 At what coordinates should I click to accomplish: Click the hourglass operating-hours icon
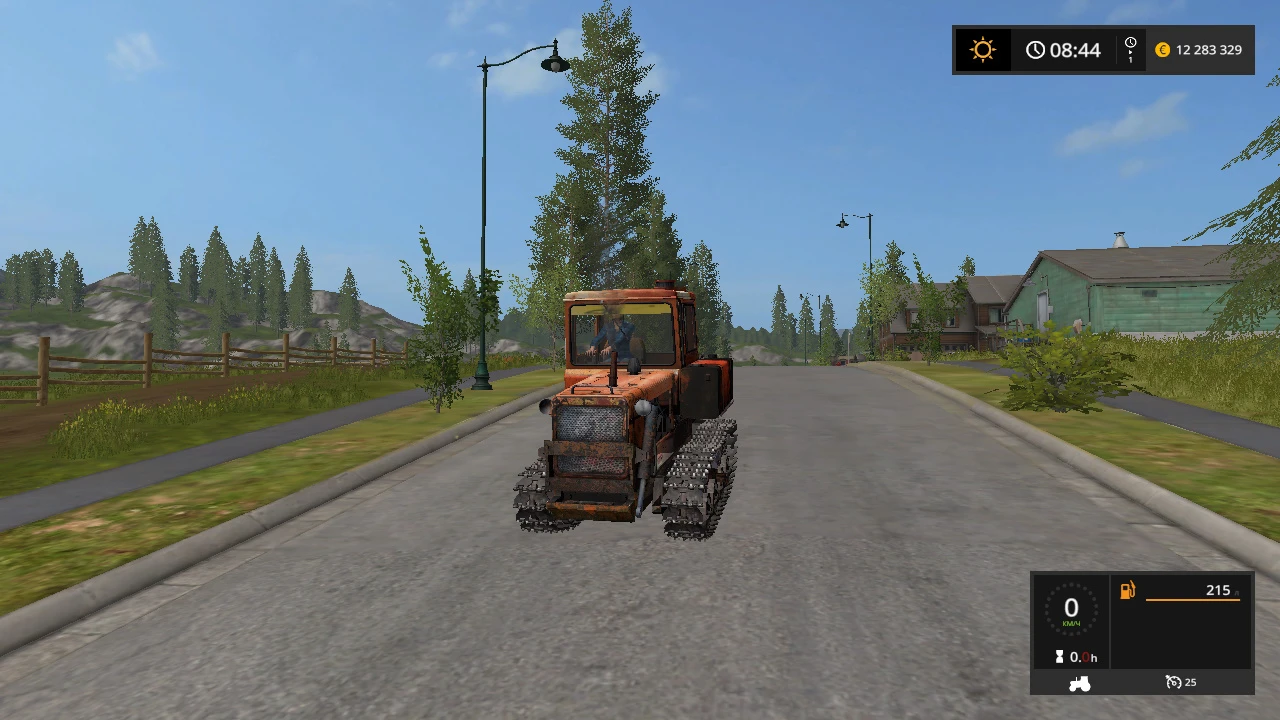point(1061,657)
